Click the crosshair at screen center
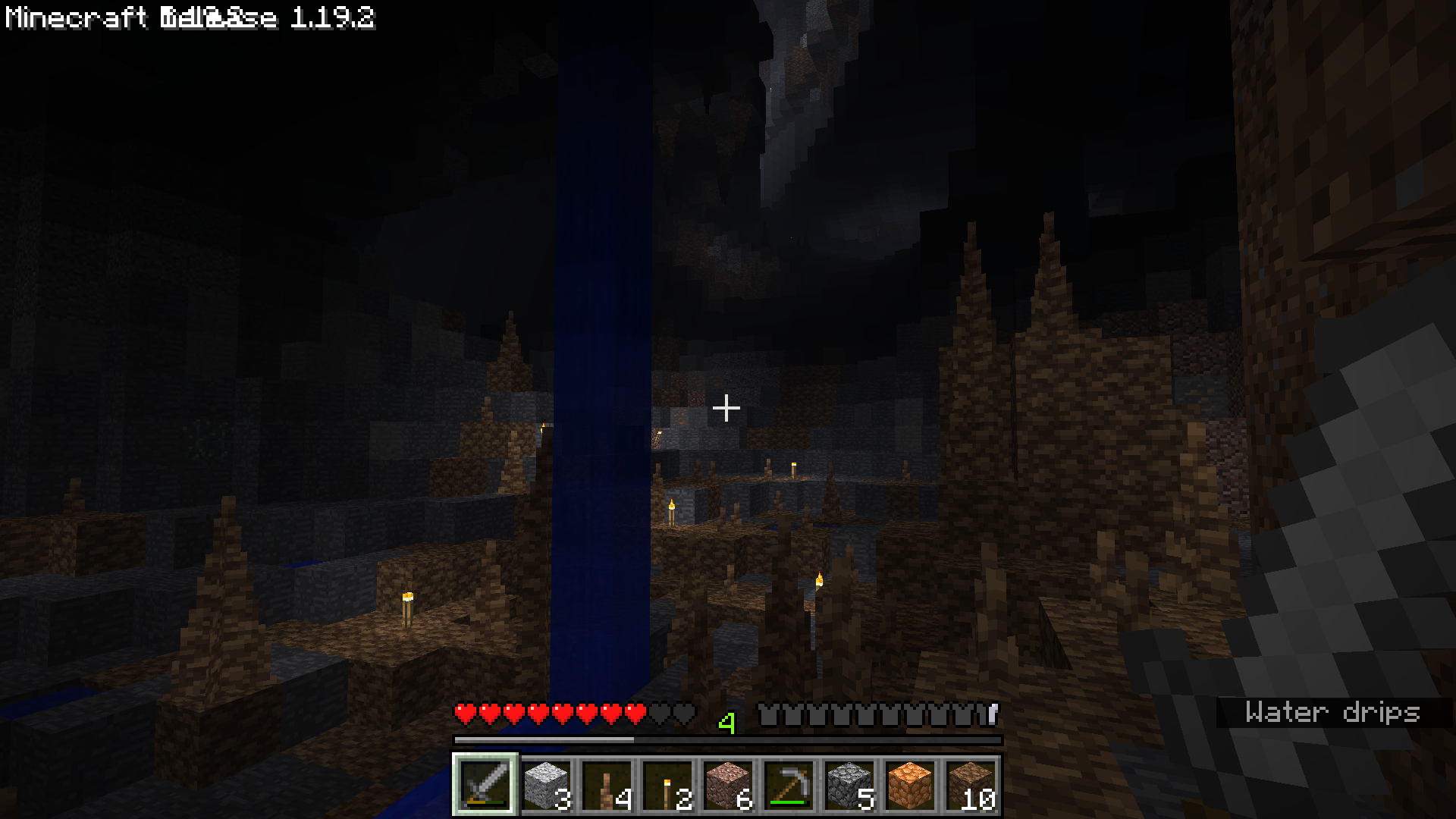 [727, 409]
